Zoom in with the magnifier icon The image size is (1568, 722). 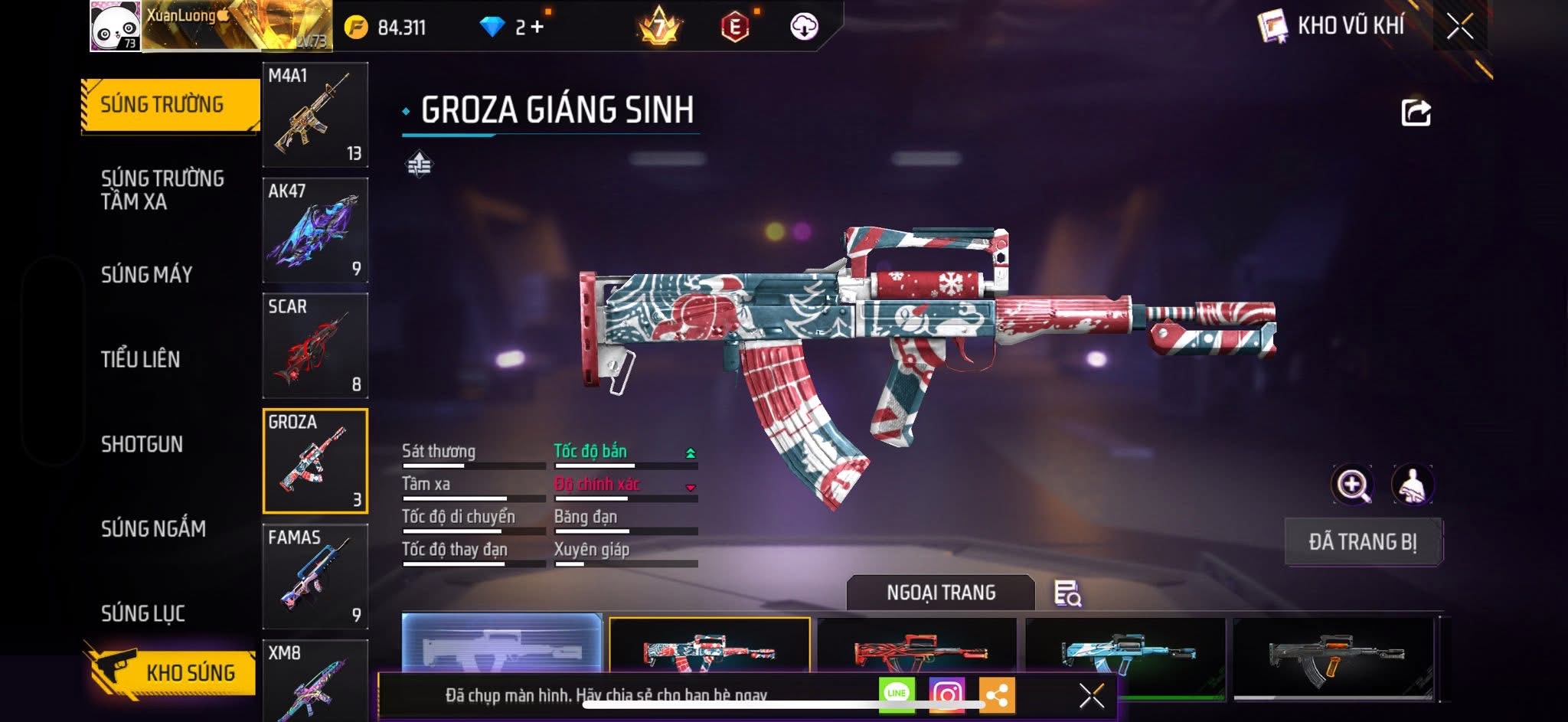1352,485
